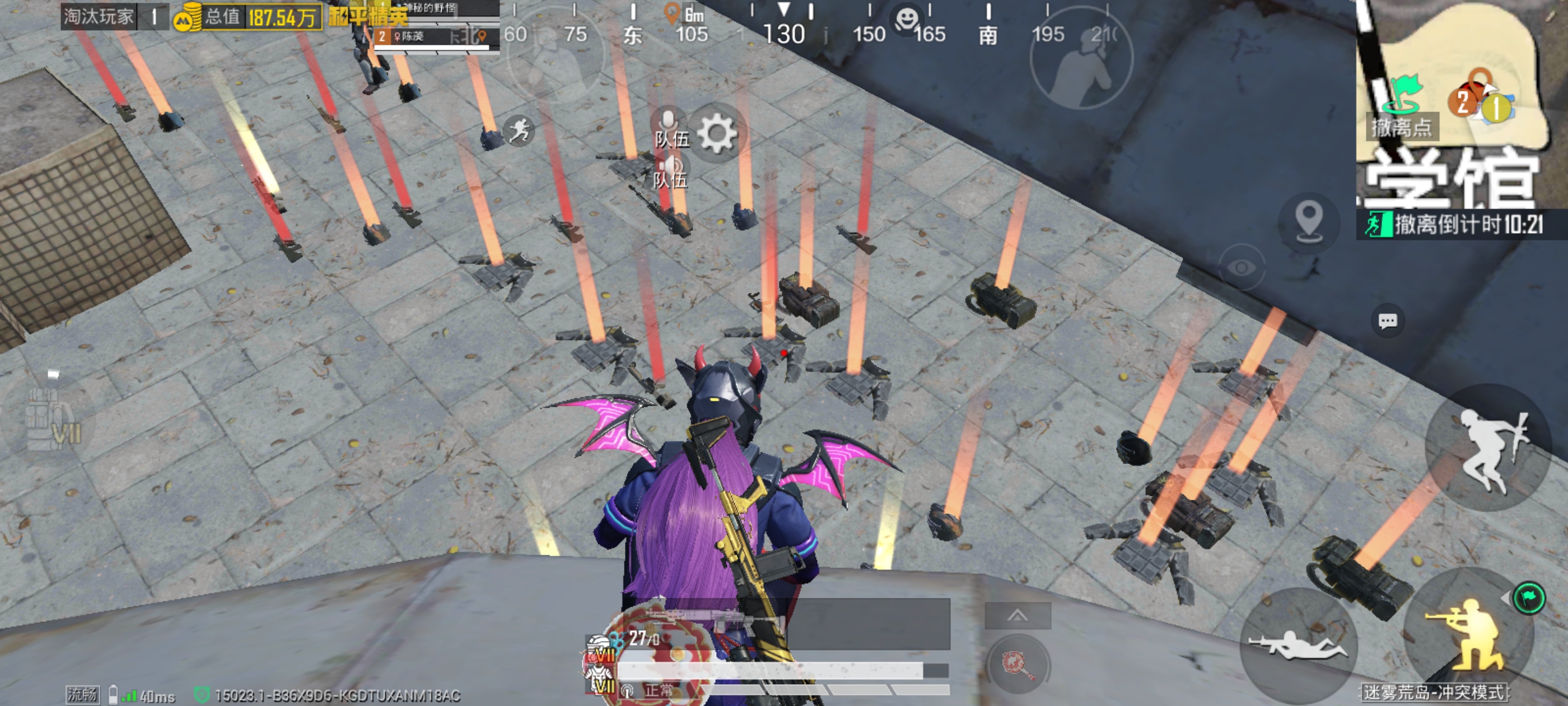Screen dimensions: 1568x706
Task: Open the gear settings menu
Action: [717, 133]
